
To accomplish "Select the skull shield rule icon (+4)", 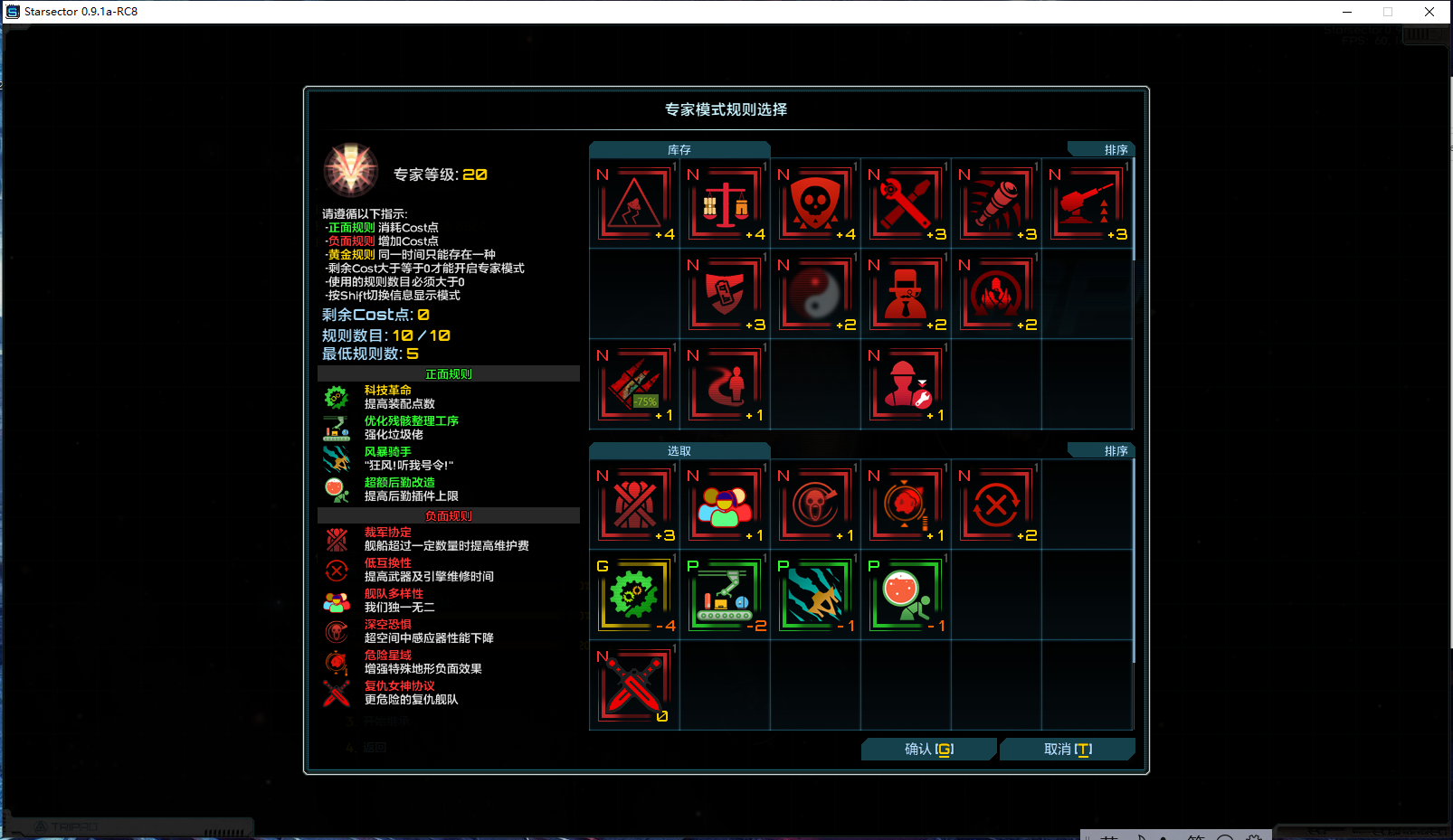I will pyautogui.click(x=815, y=202).
